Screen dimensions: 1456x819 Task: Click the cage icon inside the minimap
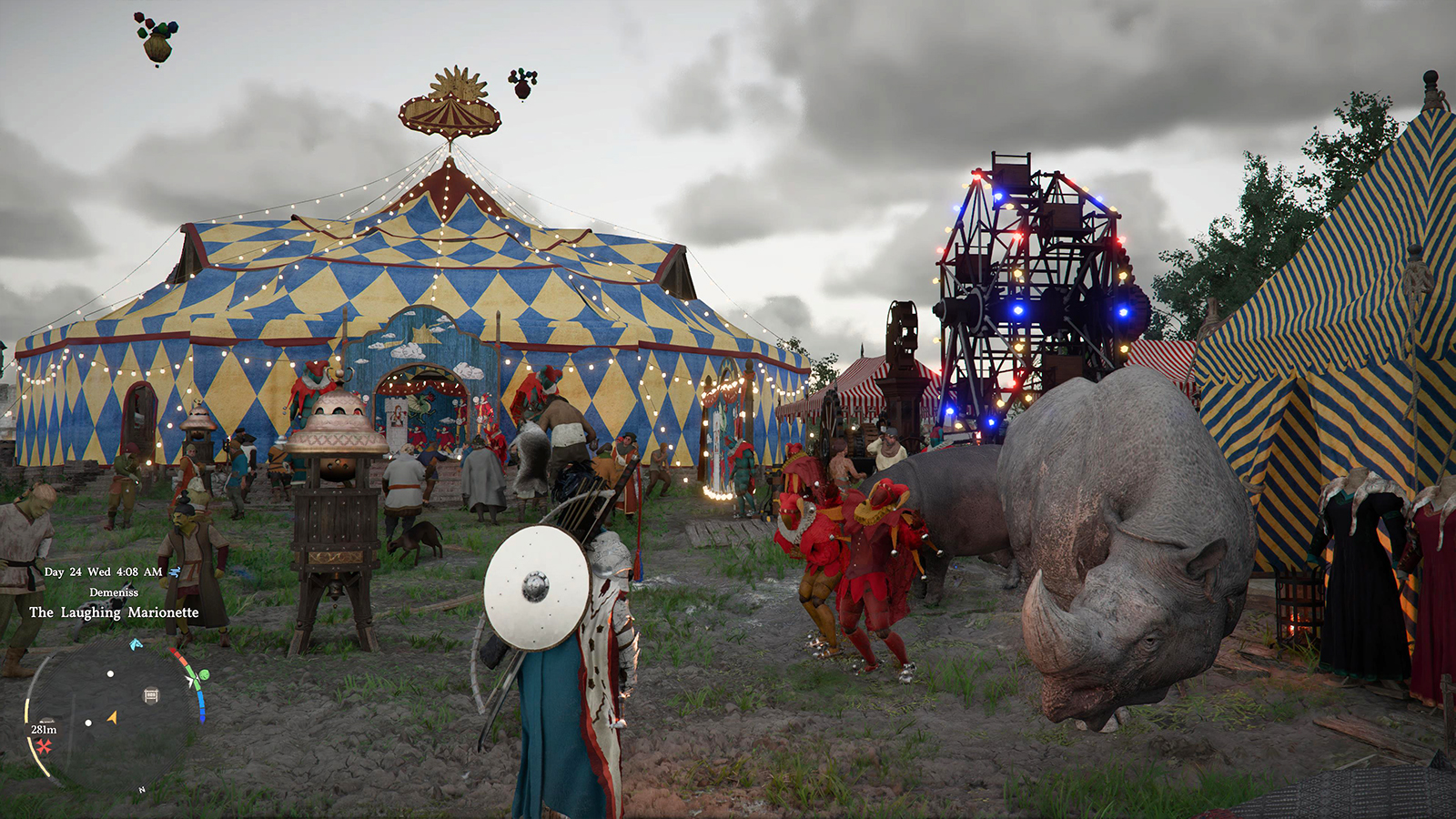151,694
